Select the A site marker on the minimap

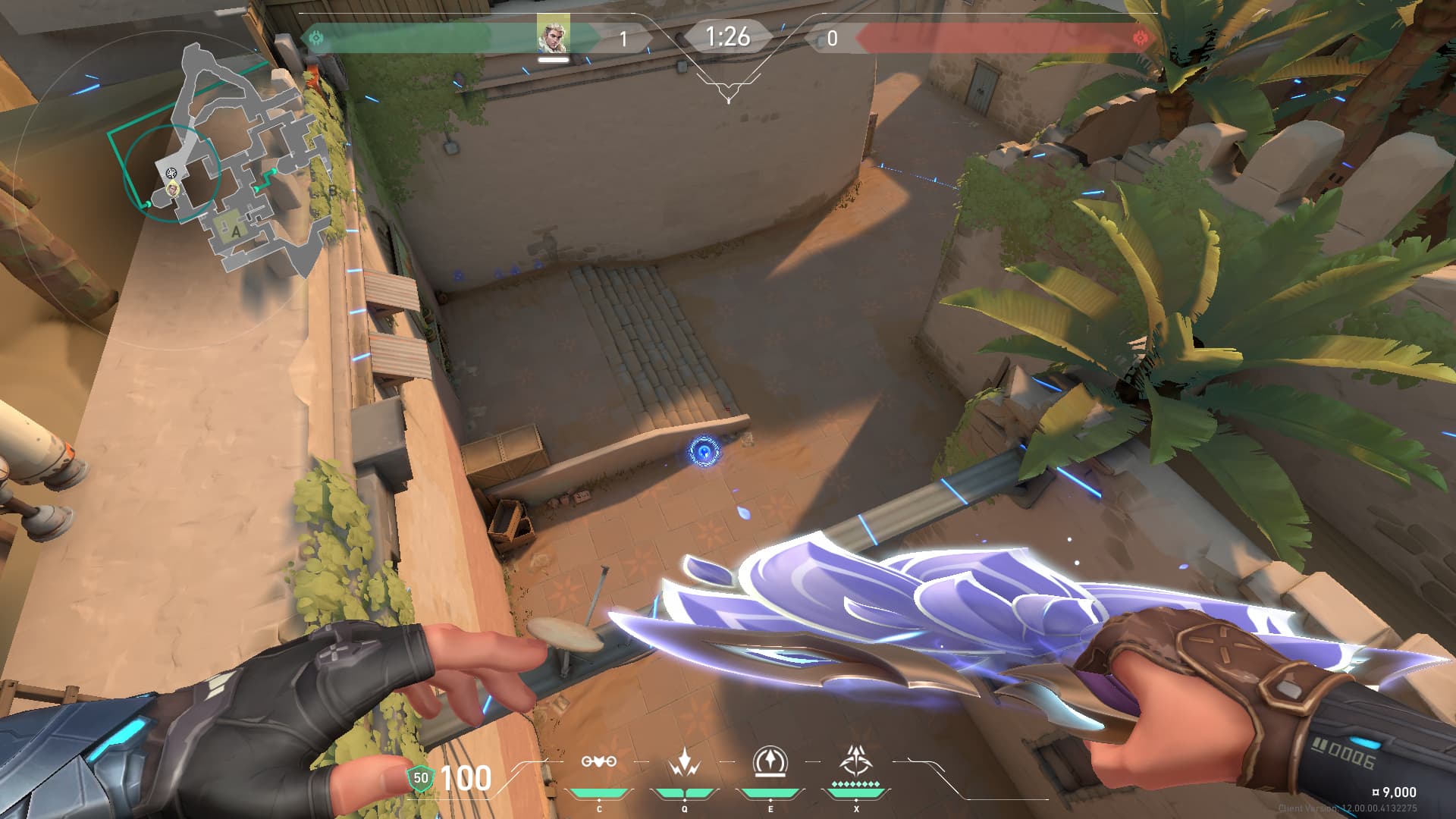[236, 231]
